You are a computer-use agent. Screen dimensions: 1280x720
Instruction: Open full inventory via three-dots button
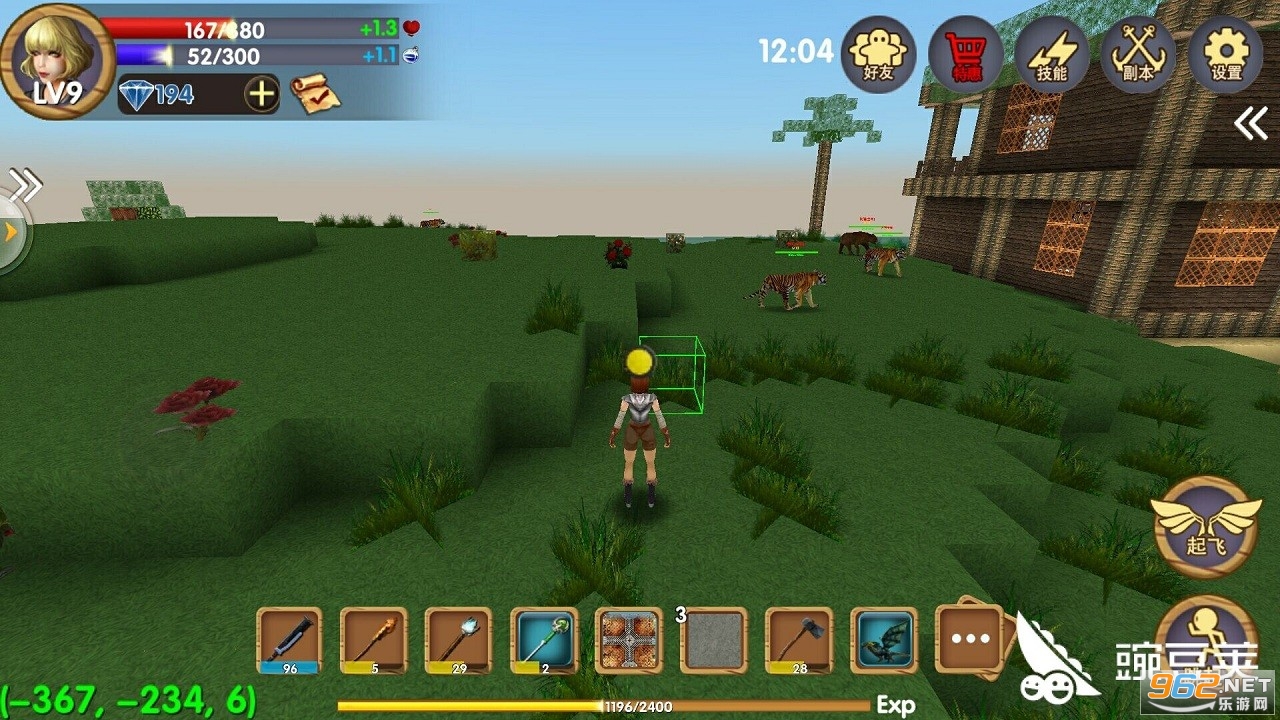[x=970, y=638]
